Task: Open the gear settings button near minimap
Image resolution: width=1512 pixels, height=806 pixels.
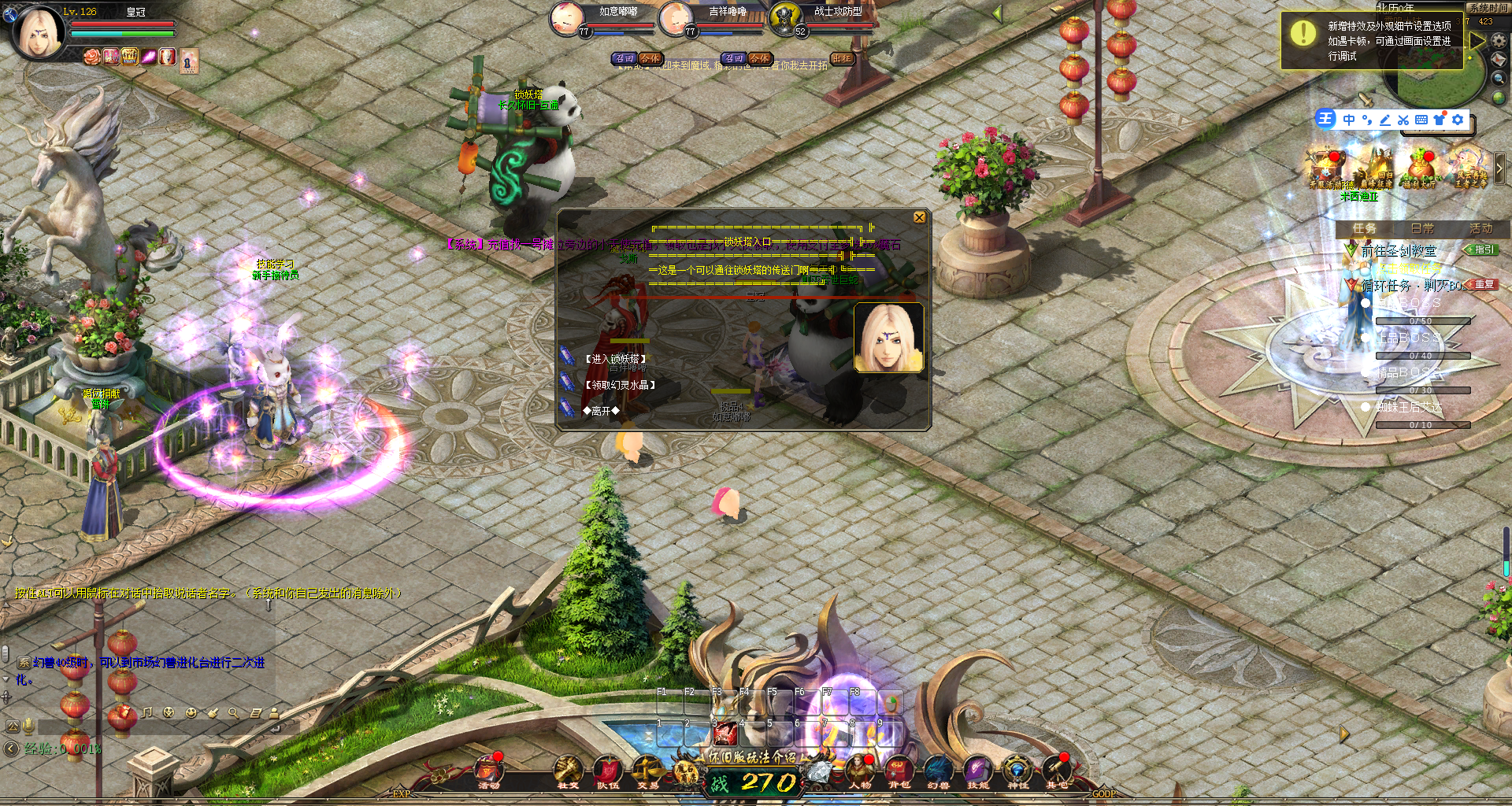Action: [1499, 40]
